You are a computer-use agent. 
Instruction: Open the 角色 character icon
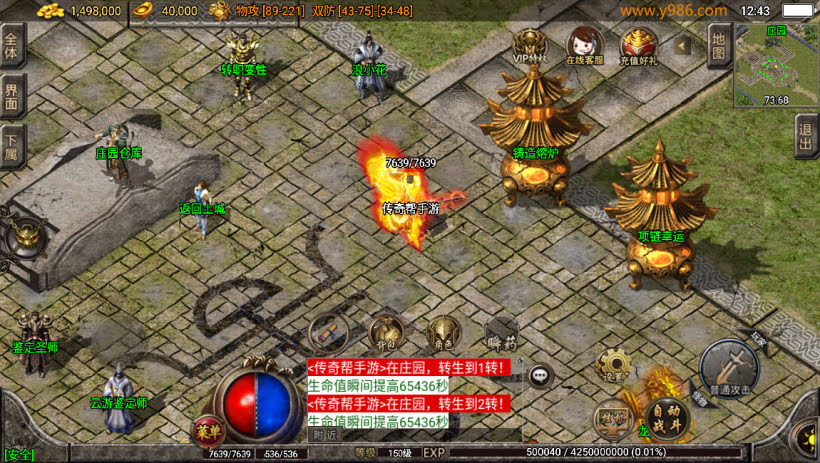[441, 332]
